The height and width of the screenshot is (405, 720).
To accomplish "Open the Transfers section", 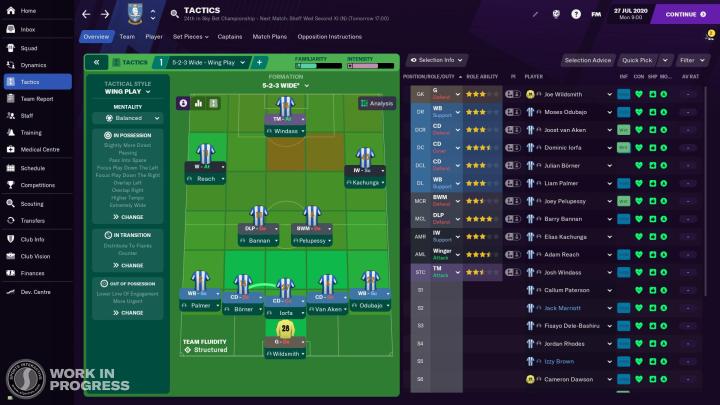I will point(33,220).
